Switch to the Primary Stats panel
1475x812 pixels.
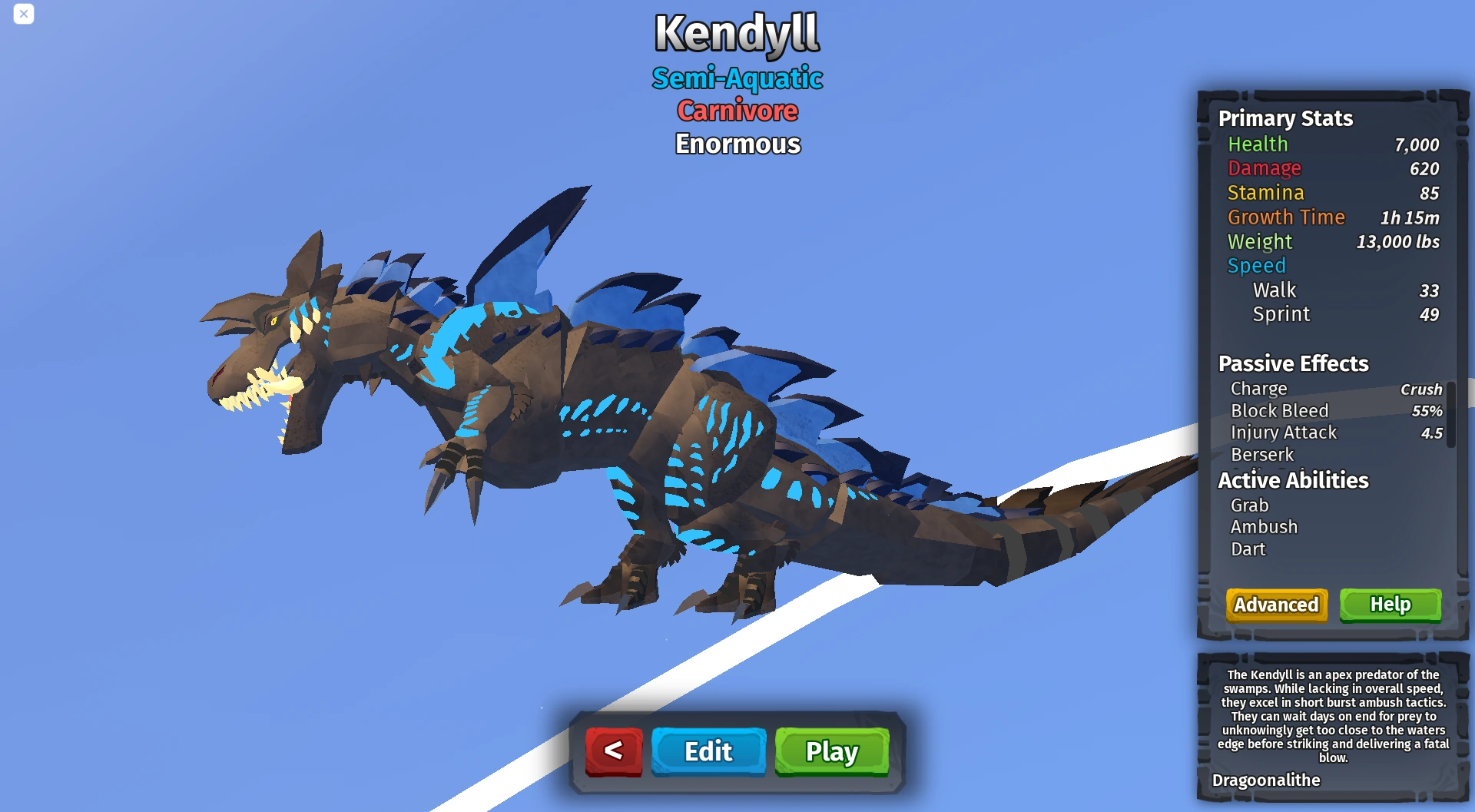coord(1285,118)
